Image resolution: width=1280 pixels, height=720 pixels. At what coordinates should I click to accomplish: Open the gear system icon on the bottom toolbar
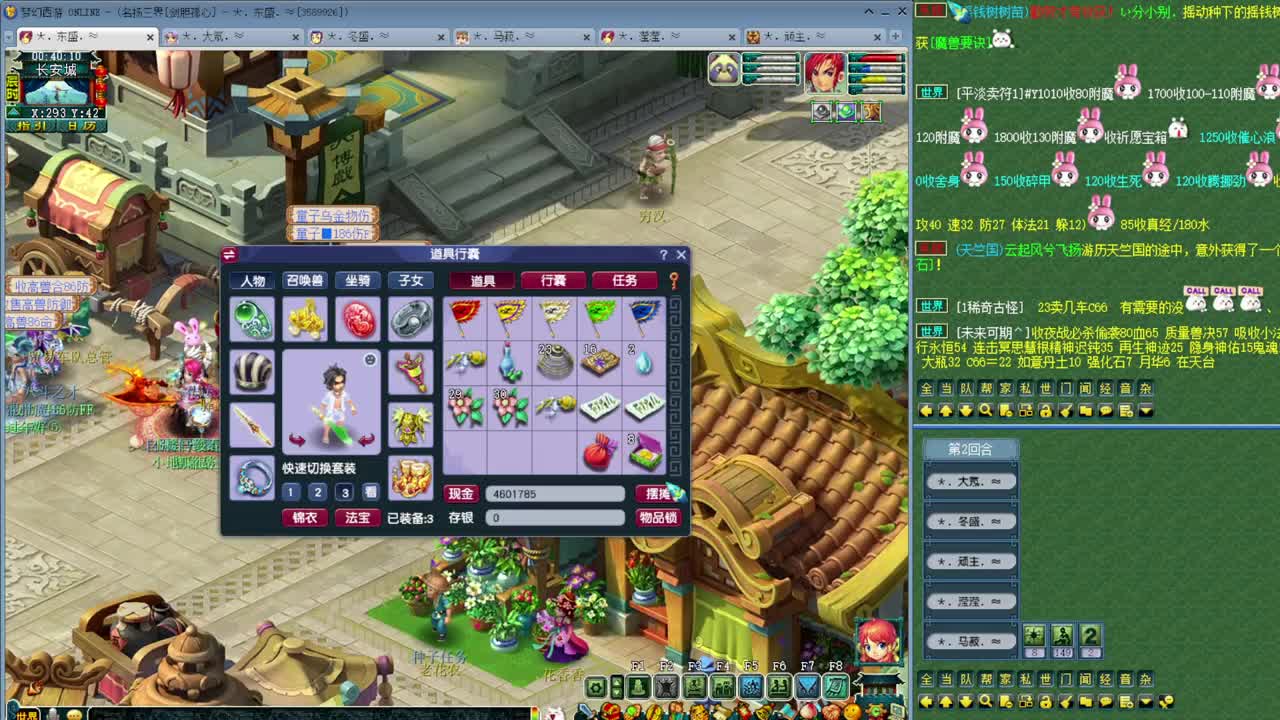(x=595, y=686)
